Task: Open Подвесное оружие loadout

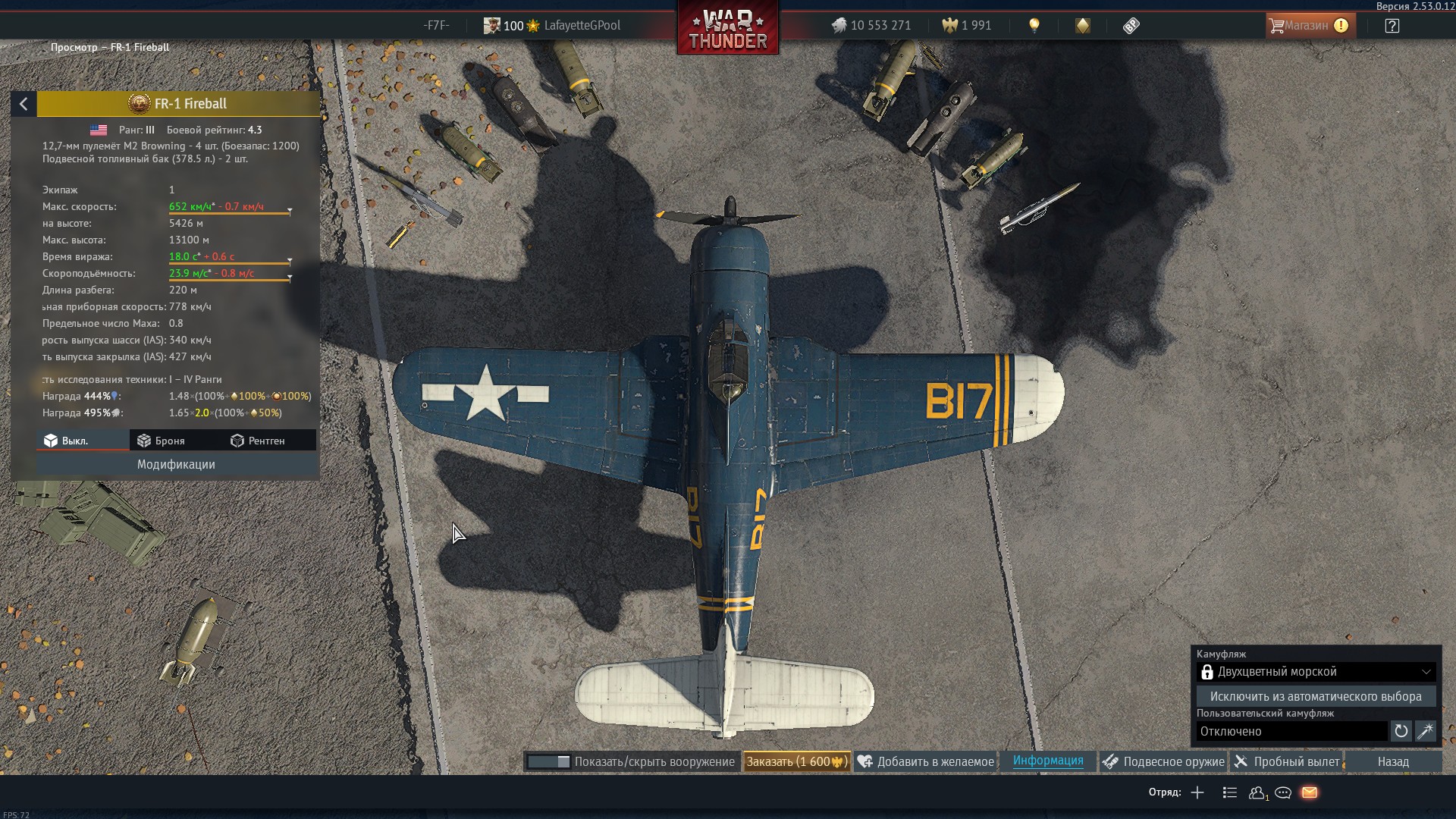Action: (x=1164, y=761)
